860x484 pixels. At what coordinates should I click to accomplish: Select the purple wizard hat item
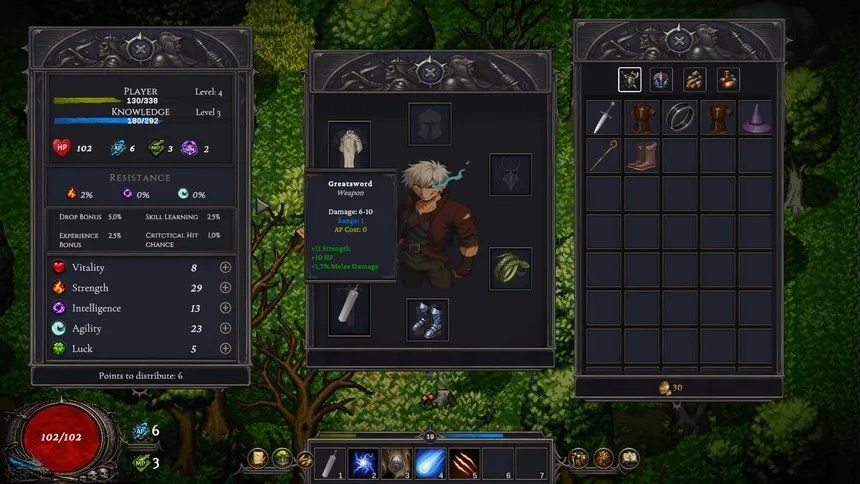tap(756, 117)
